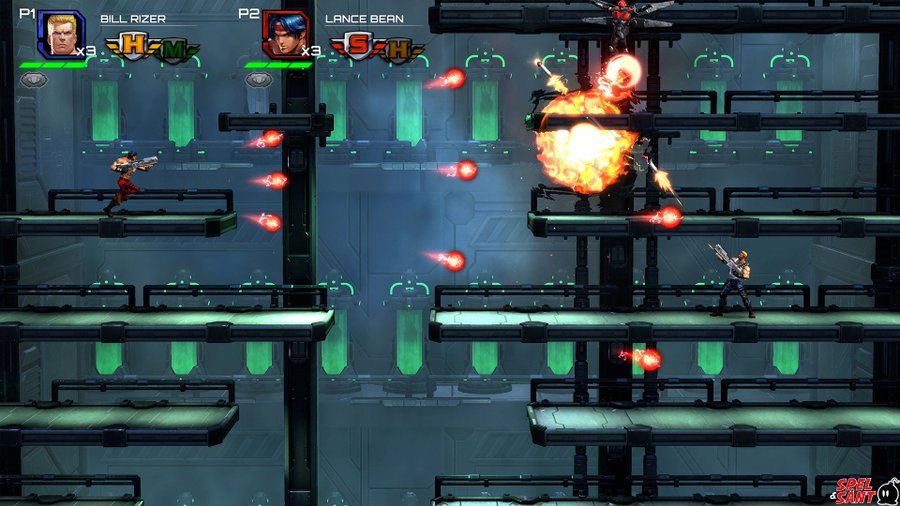The image size is (900, 506).
Task: Select Lance Bean's S weapon badge
Action: coord(357,46)
